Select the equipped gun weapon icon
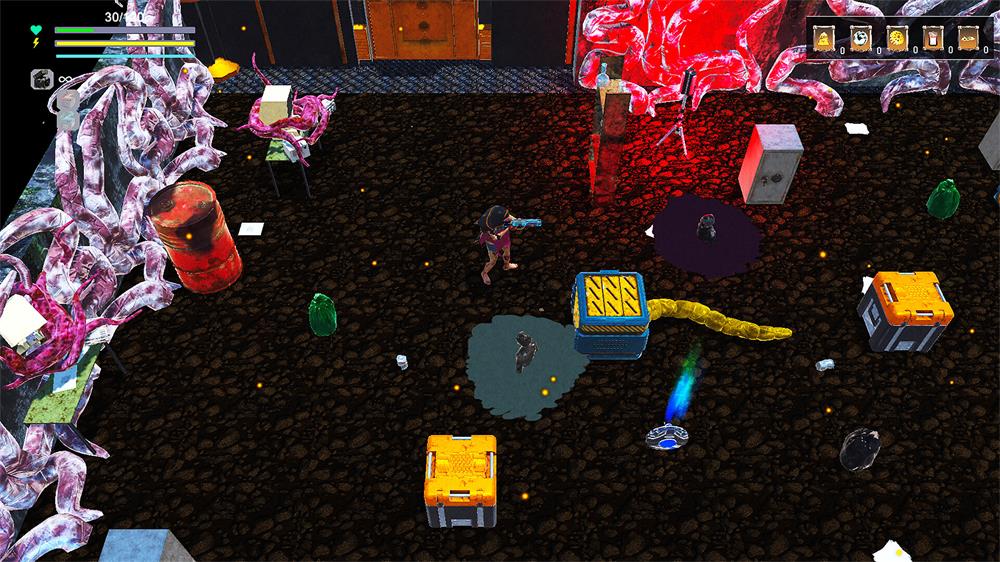The width and height of the screenshot is (1000, 562). pyautogui.click(x=42, y=79)
